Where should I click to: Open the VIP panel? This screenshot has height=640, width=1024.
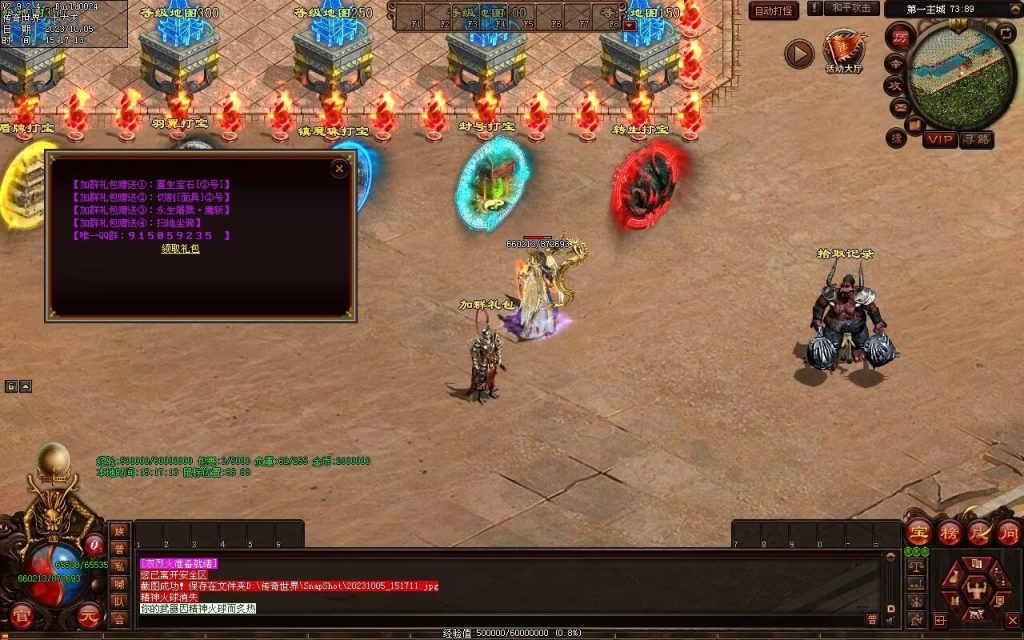pos(939,139)
